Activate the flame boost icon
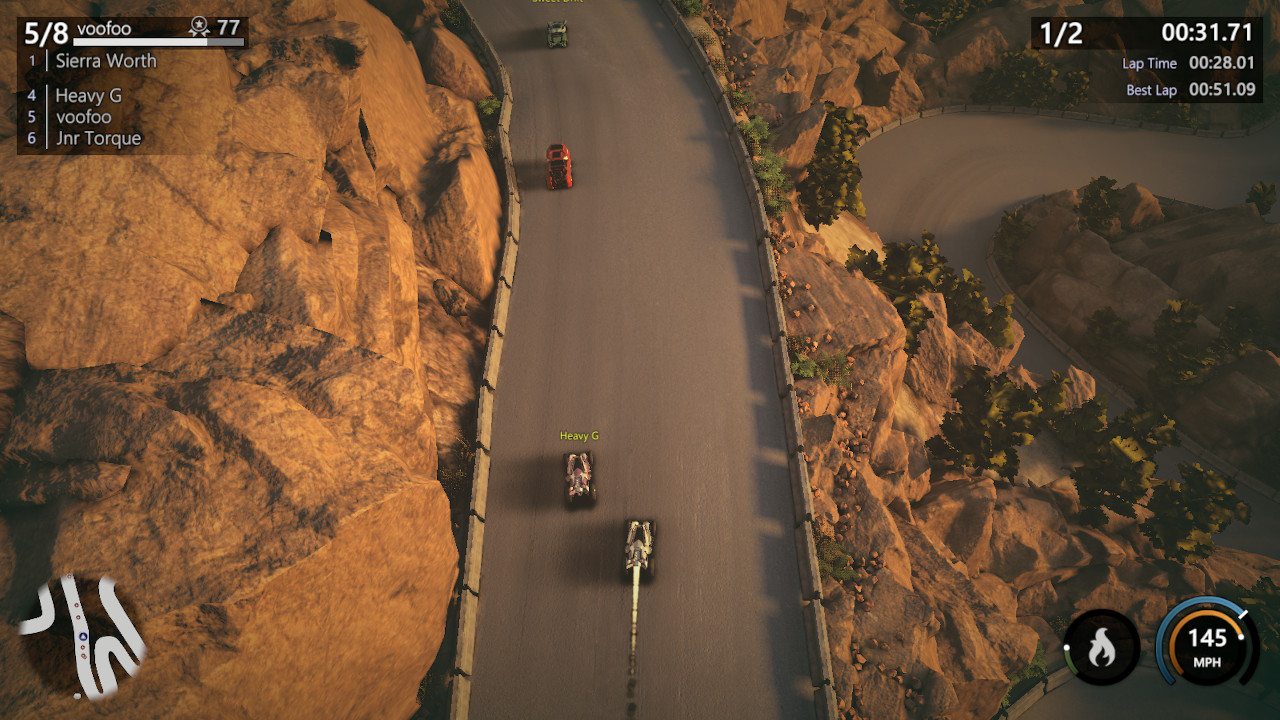Screen dimensions: 1280x720 click(1101, 648)
